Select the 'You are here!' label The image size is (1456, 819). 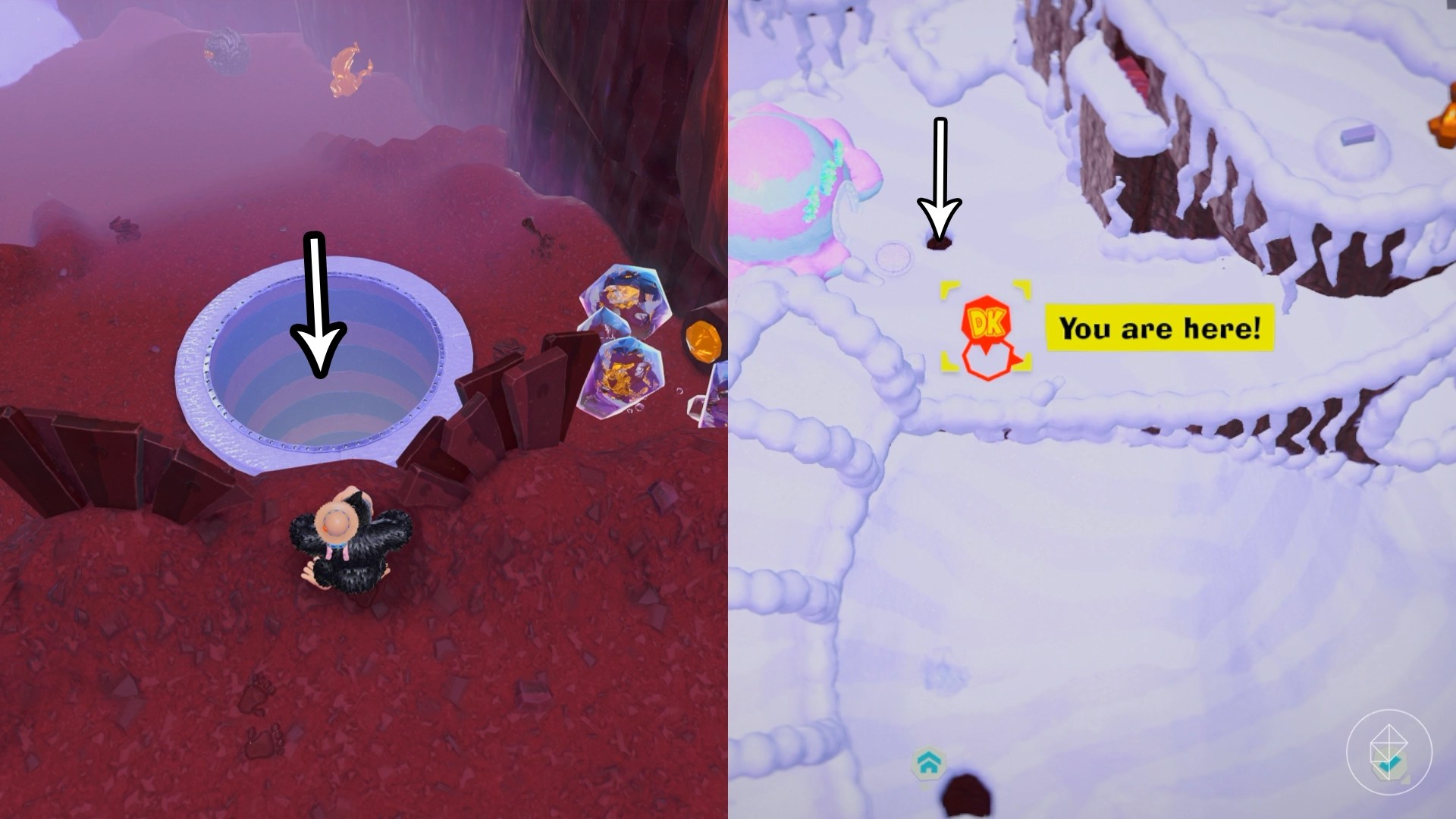pyautogui.click(x=1160, y=328)
